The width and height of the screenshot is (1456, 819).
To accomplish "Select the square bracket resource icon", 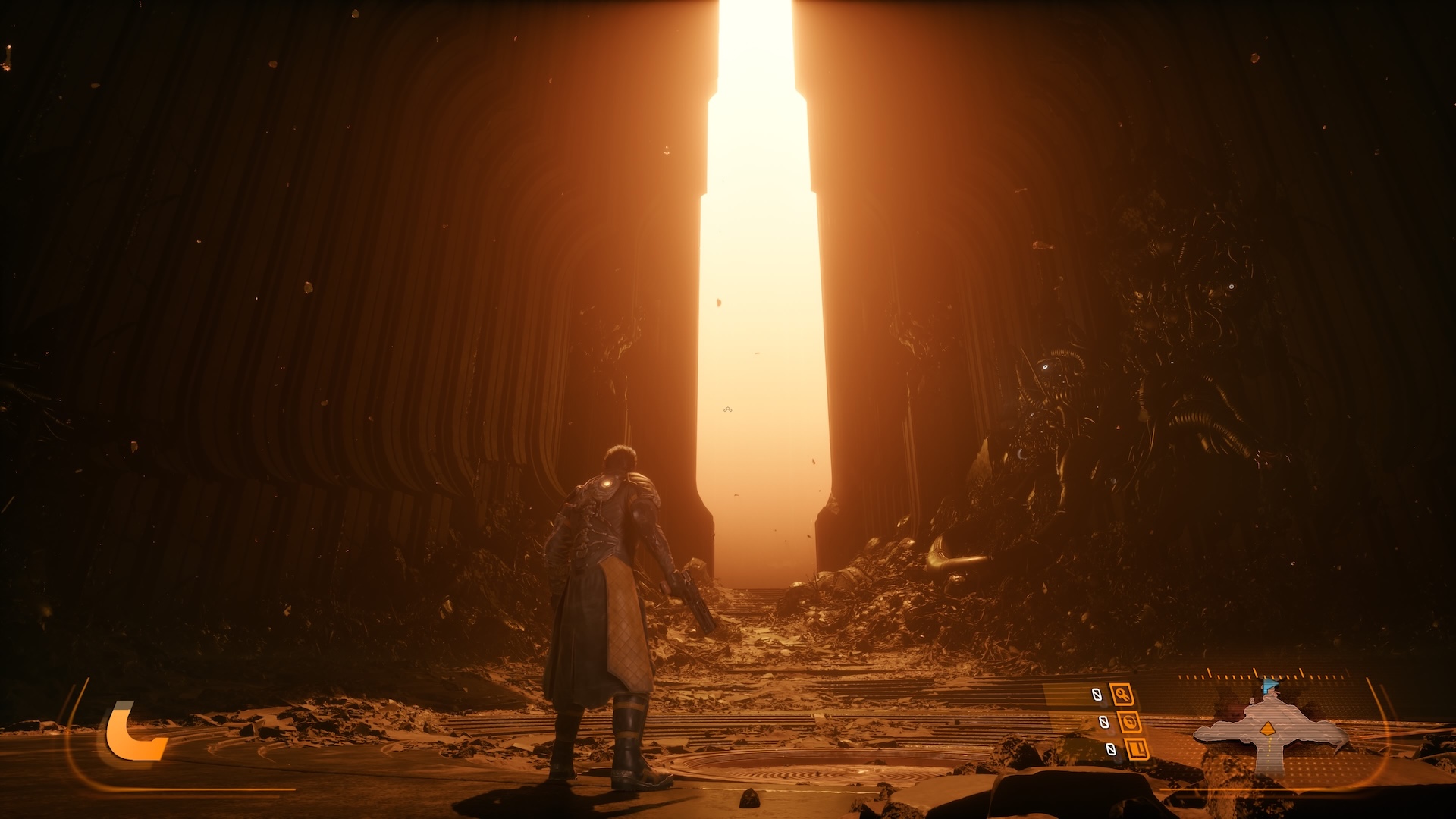I will tap(1137, 749).
